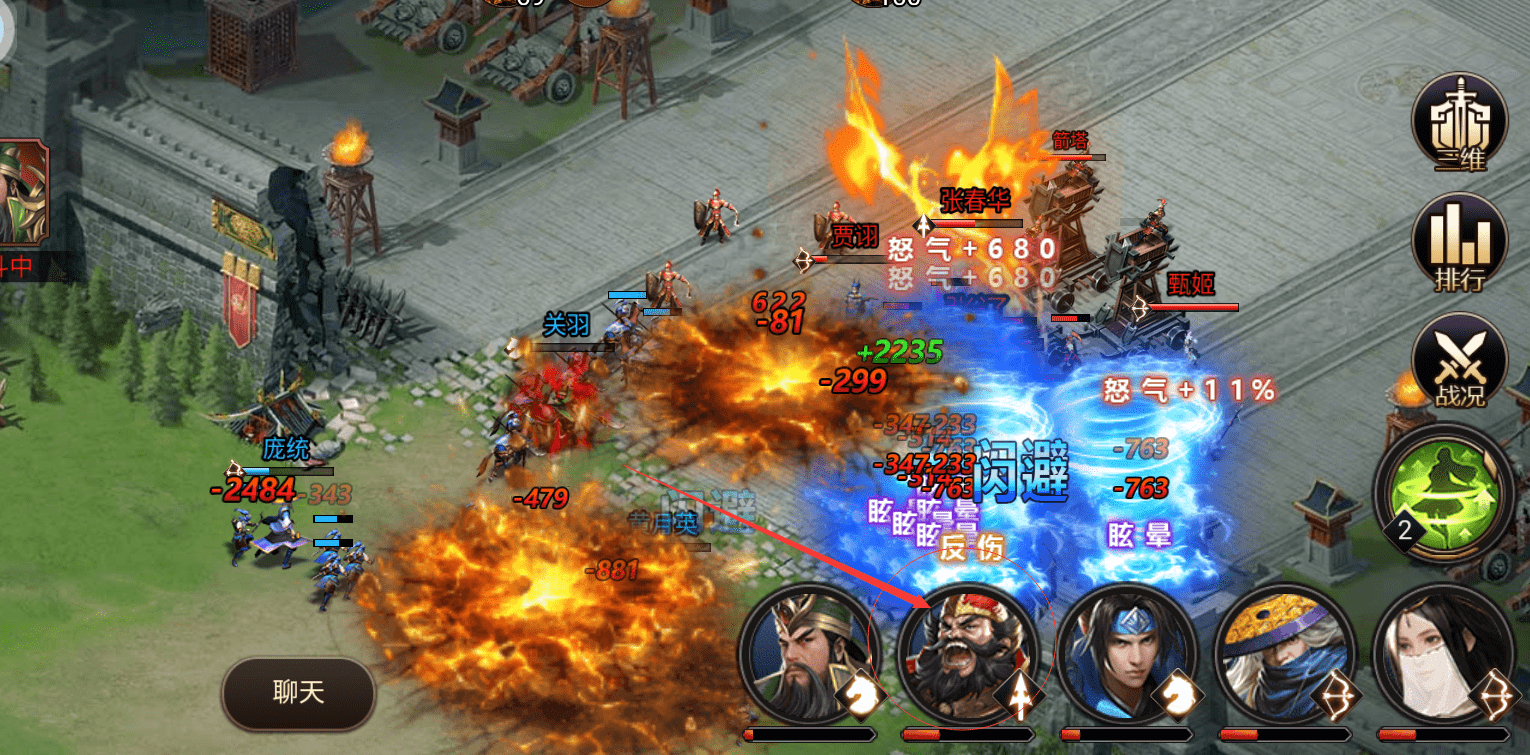This screenshot has height=755, width=1530.
Task: Select the green-helmeted bearded general portrait
Action: 808,653
